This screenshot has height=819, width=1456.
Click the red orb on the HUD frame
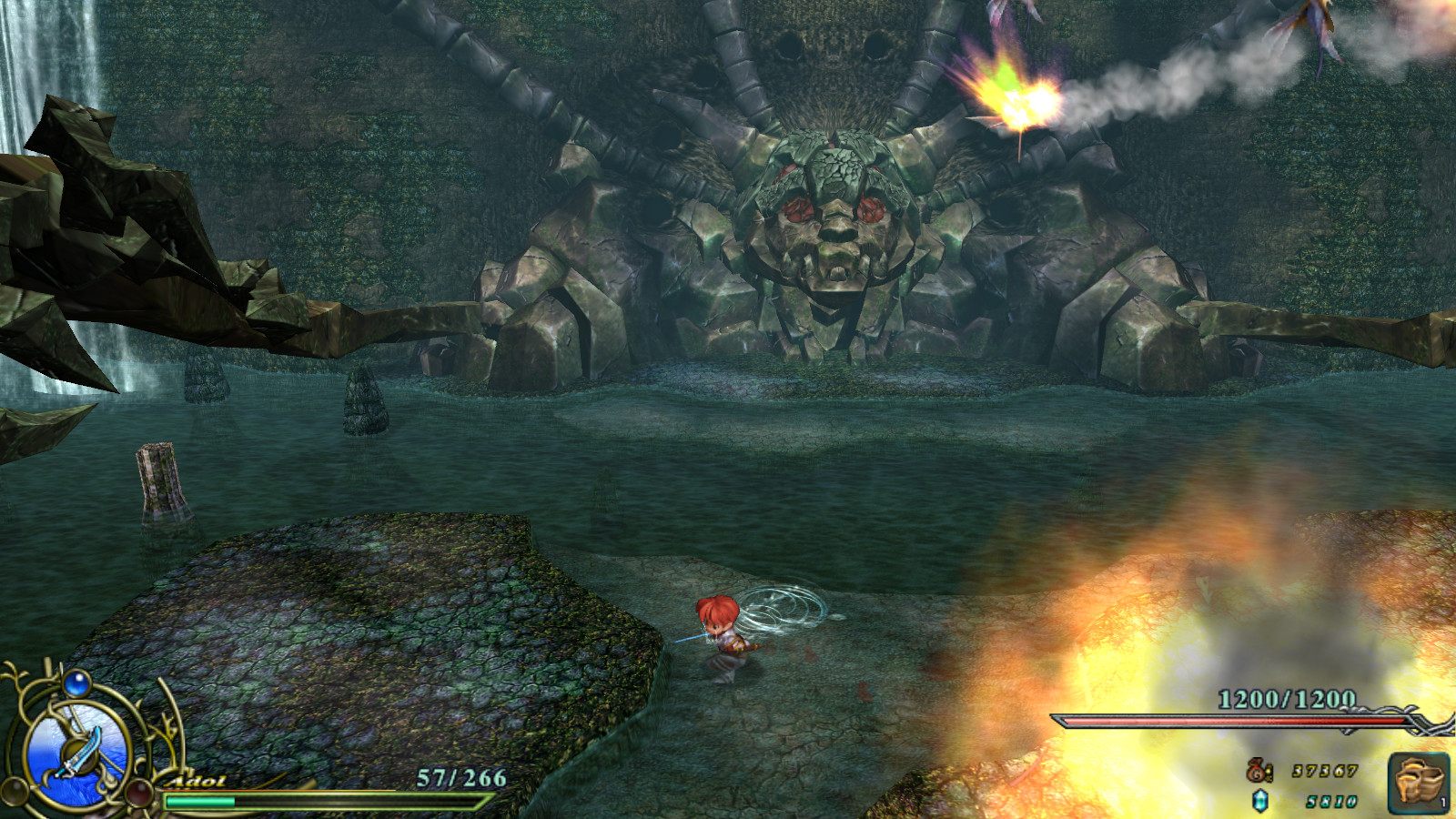pos(138,794)
